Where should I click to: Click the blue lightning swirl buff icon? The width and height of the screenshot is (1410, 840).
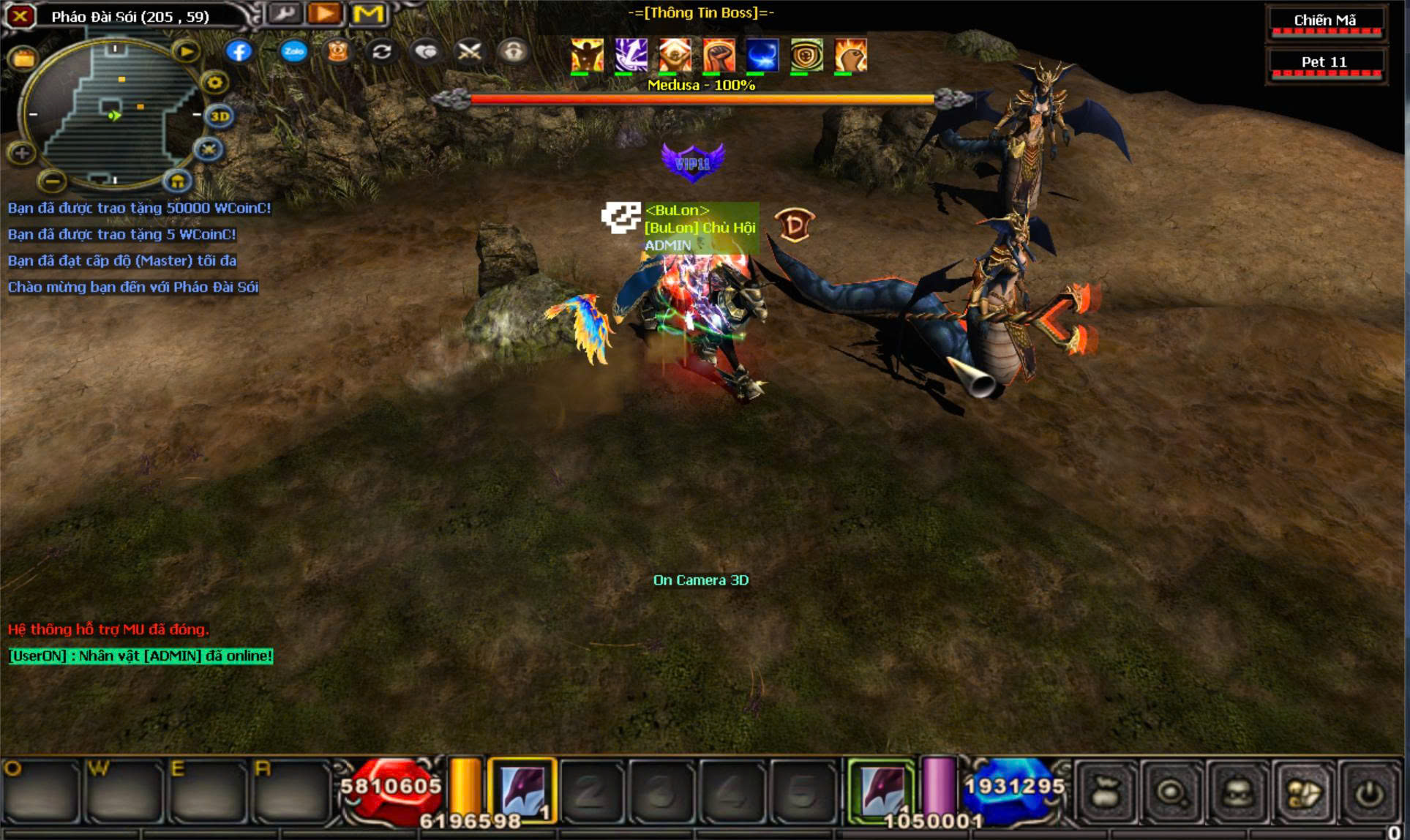click(762, 56)
